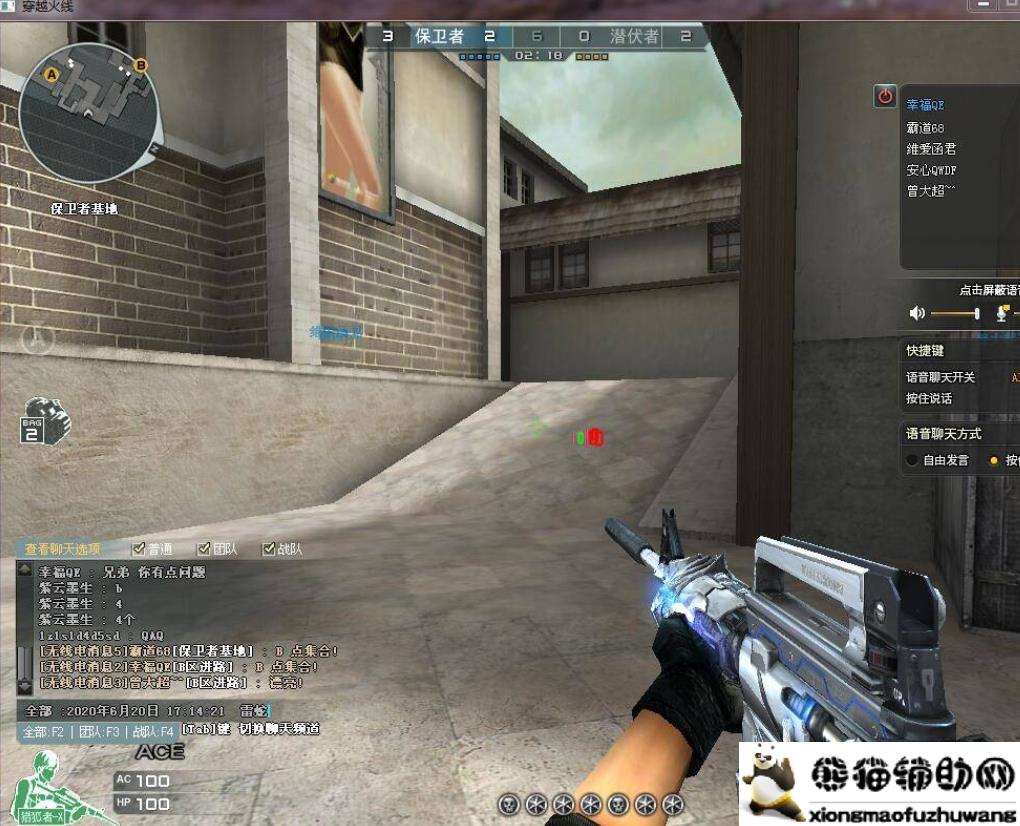Toggle the 团队 chat checkbox
The height and width of the screenshot is (826, 1020).
(204, 549)
